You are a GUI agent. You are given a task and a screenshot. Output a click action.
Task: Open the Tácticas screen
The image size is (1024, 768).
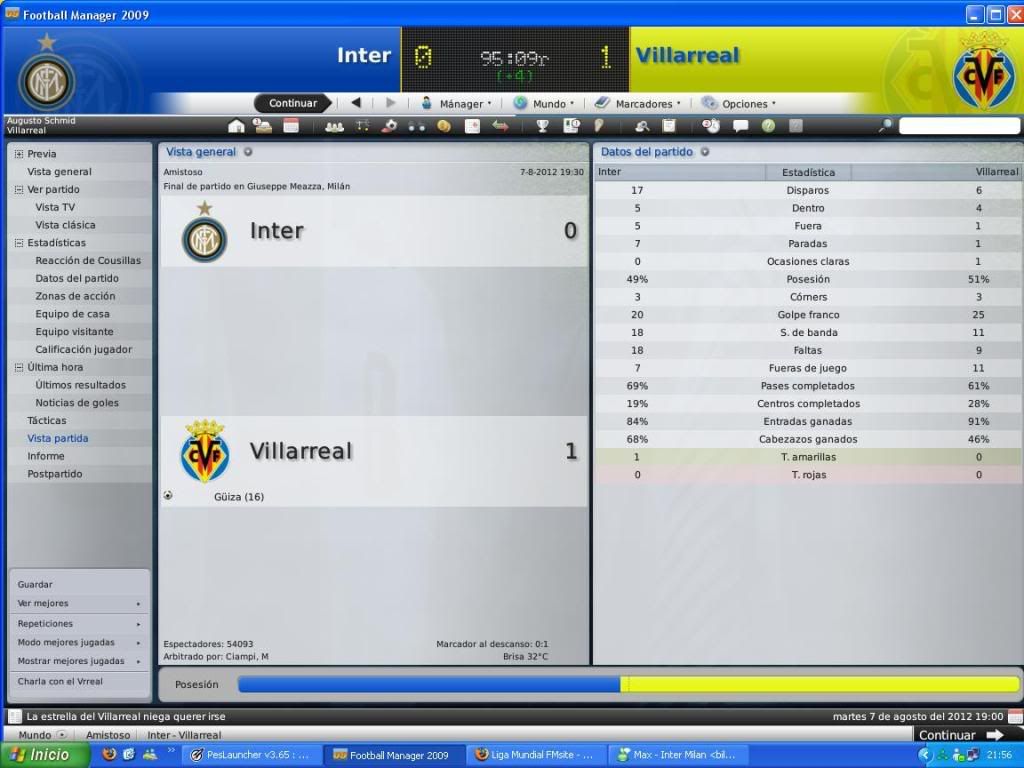(47, 421)
